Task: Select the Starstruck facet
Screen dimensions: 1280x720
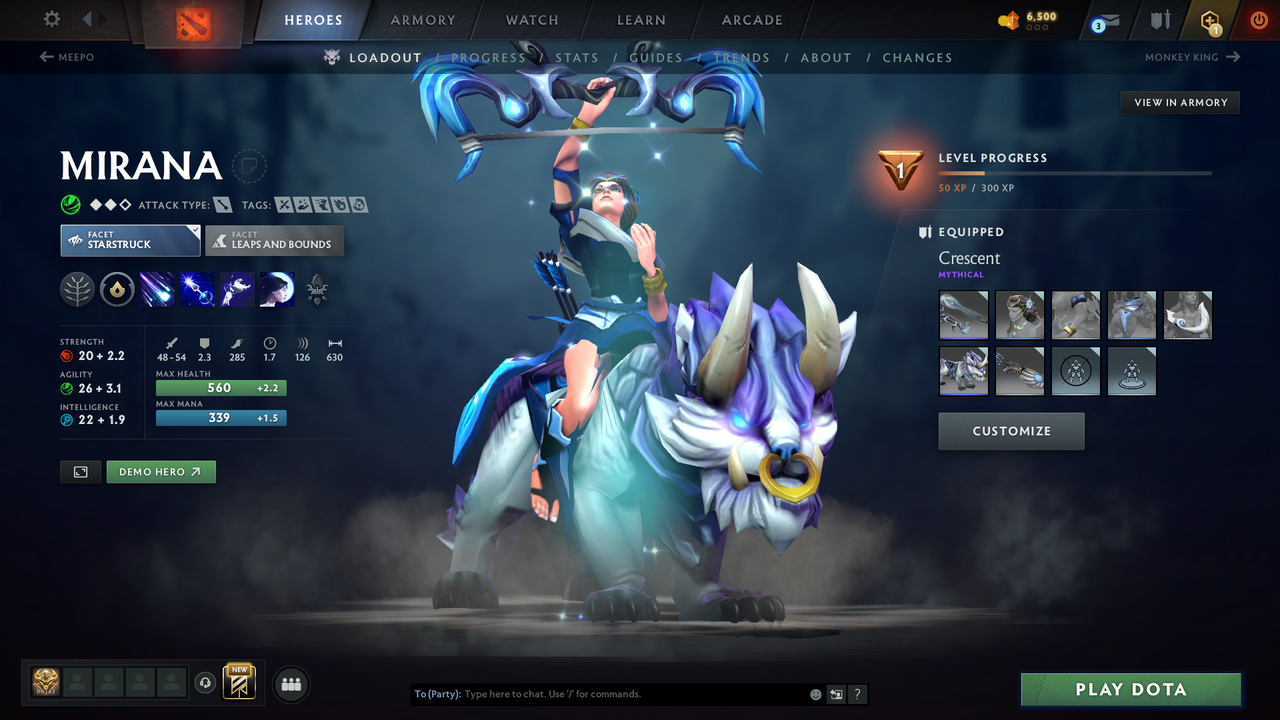Action: [x=130, y=240]
